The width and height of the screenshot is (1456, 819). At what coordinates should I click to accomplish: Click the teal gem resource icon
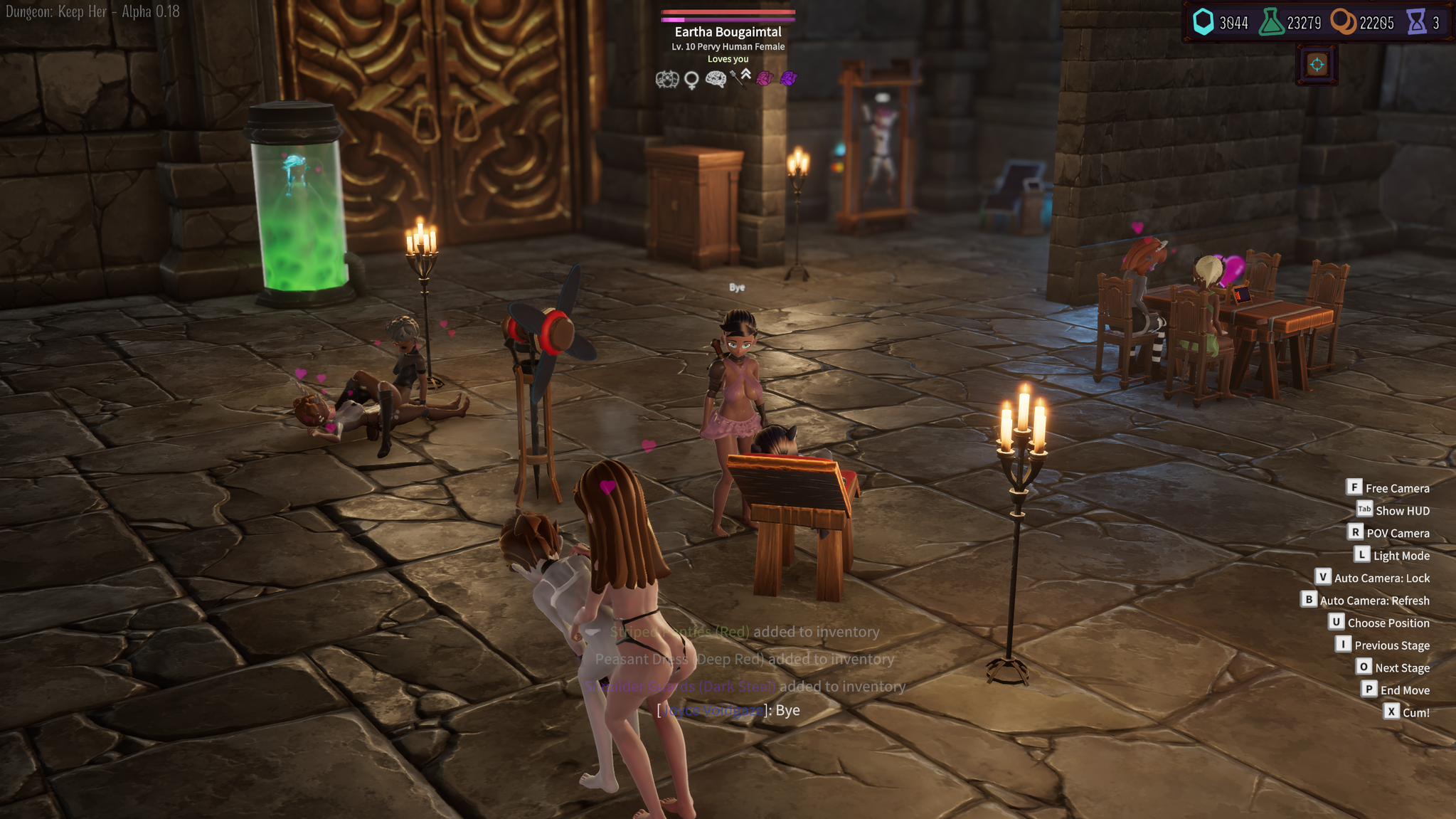[1203, 22]
